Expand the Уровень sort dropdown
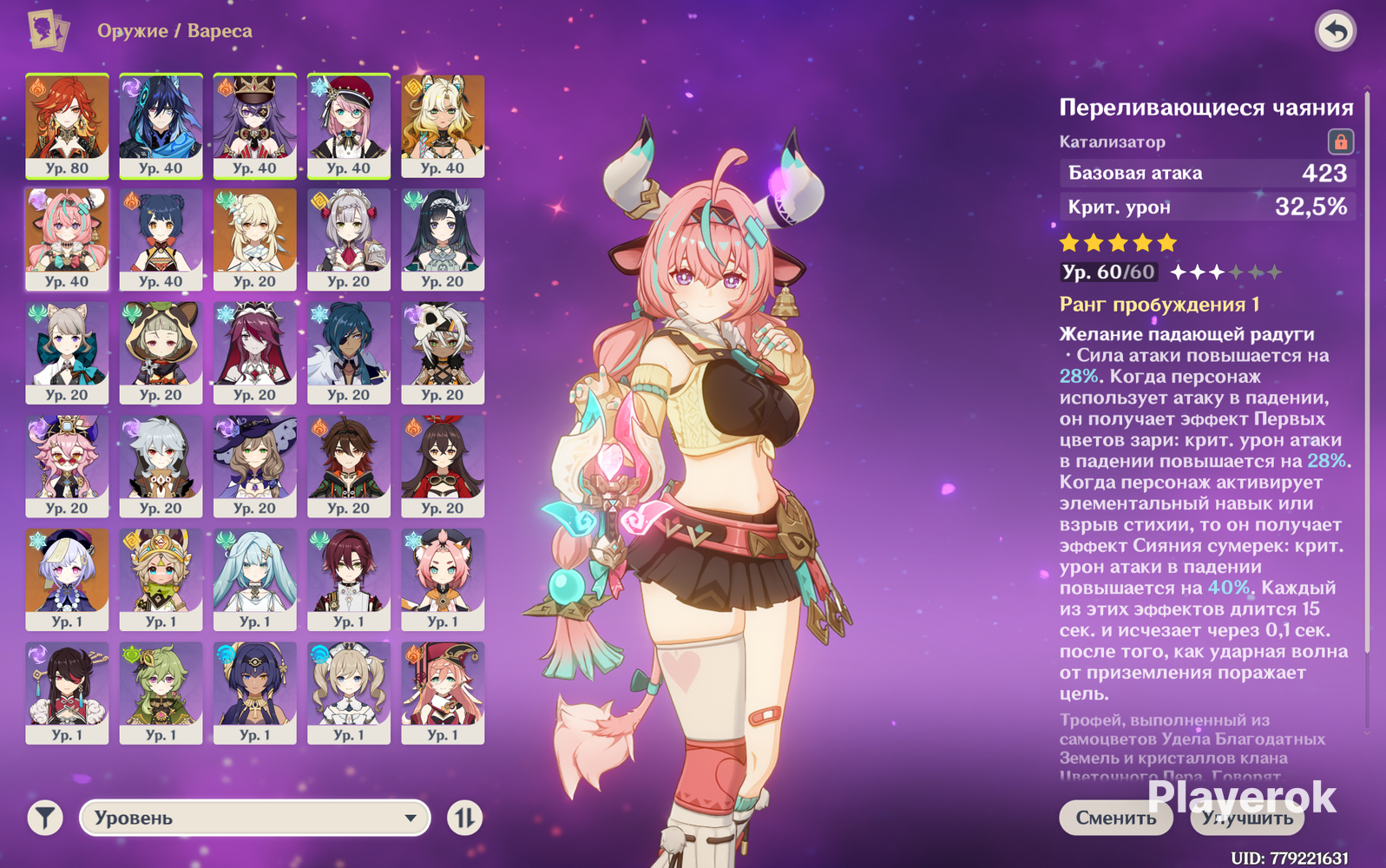The height and width of the screenshot is (868, 1386). pos(254,818)
